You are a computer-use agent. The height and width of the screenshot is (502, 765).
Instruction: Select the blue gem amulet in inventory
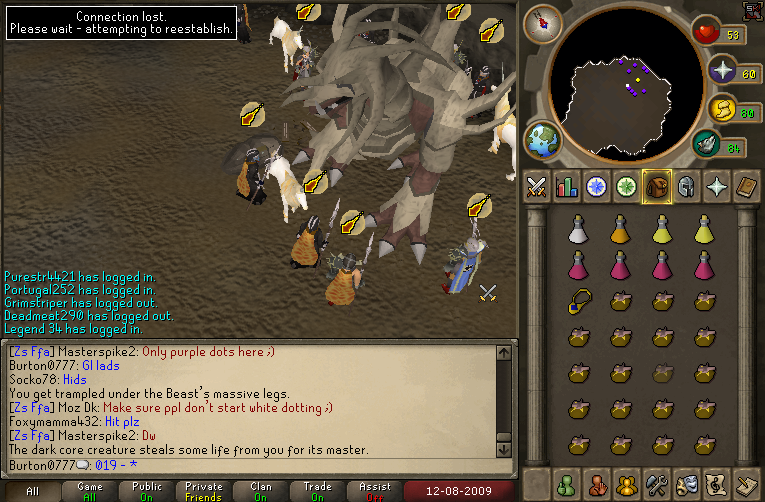577,301
